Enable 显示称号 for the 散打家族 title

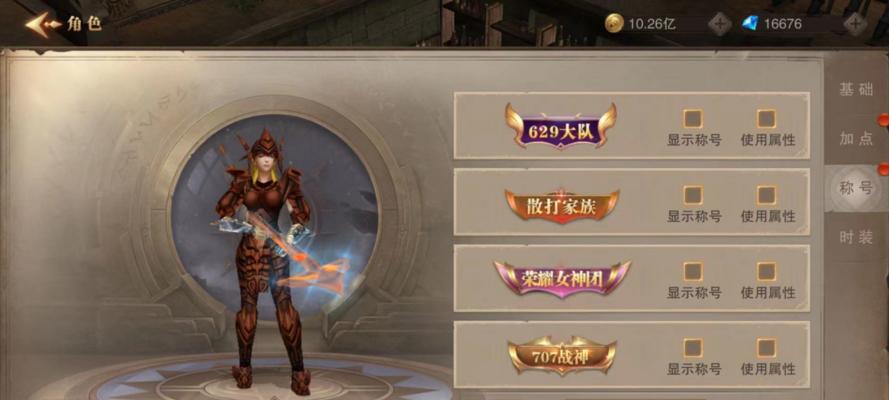pos(693,195)
